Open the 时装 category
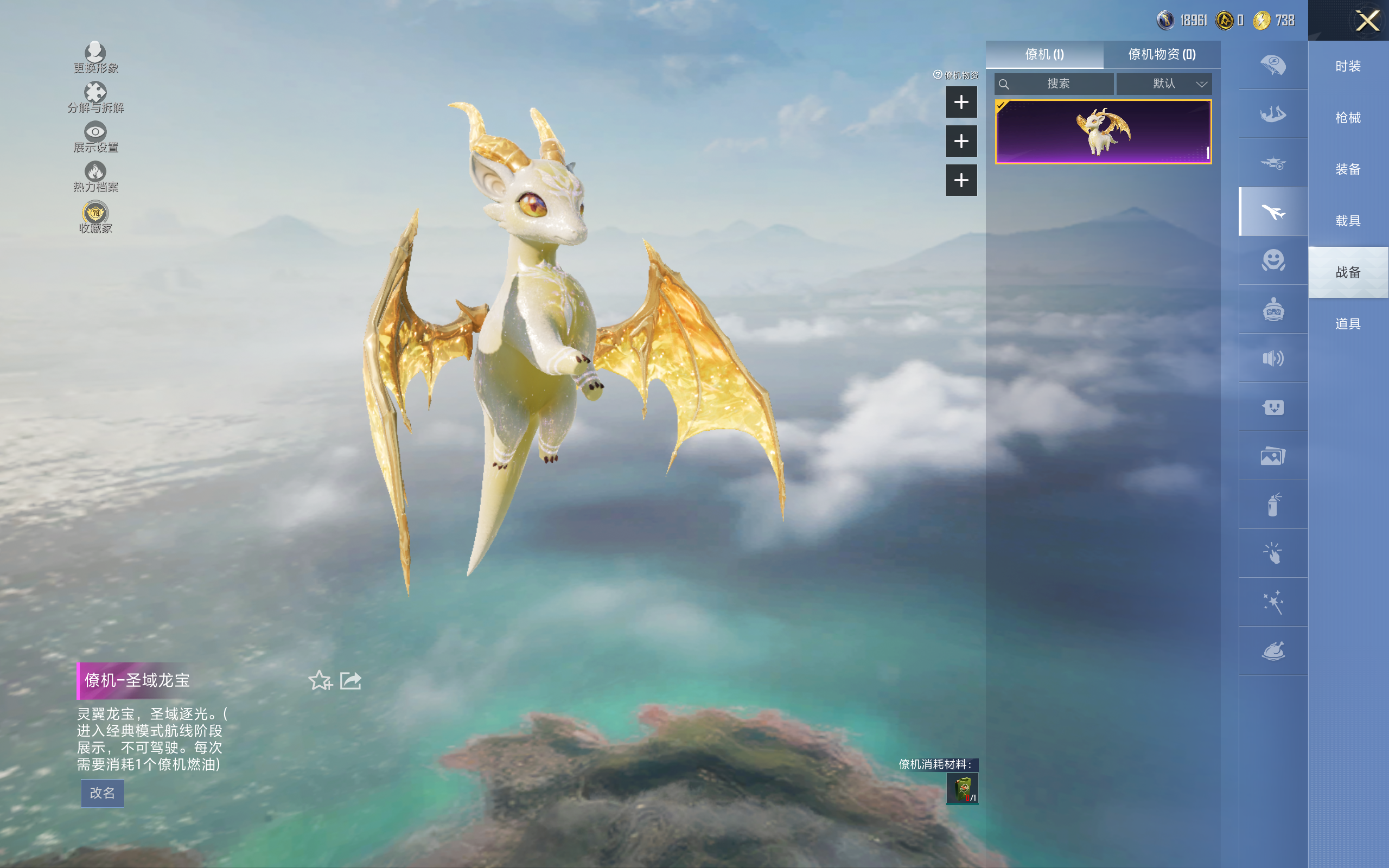Image resolution: width=1389 pixels, height=868 pixels. 1348,66
